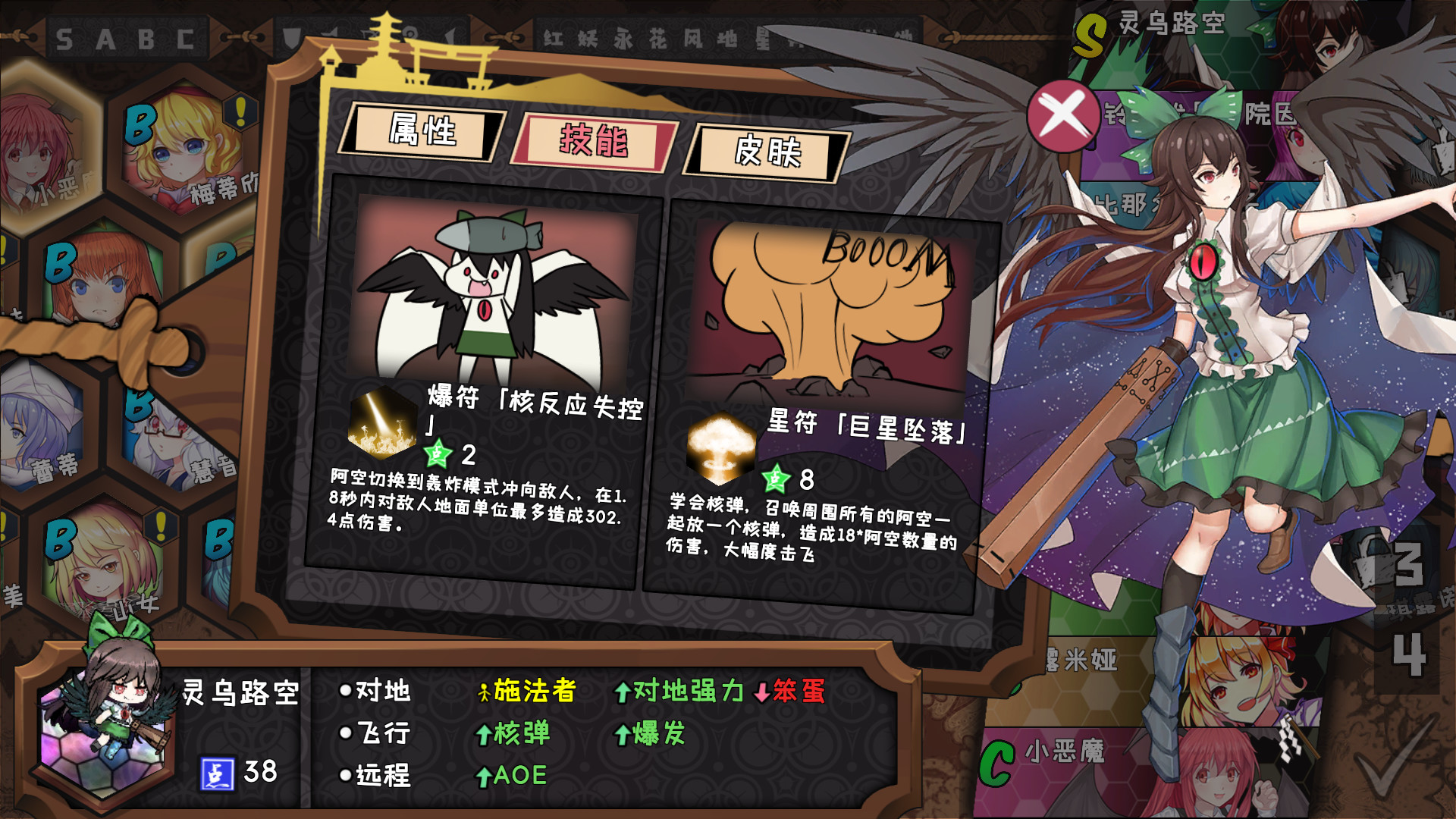Click the yellow 施法者 caster icon

(x=483, y=692)
